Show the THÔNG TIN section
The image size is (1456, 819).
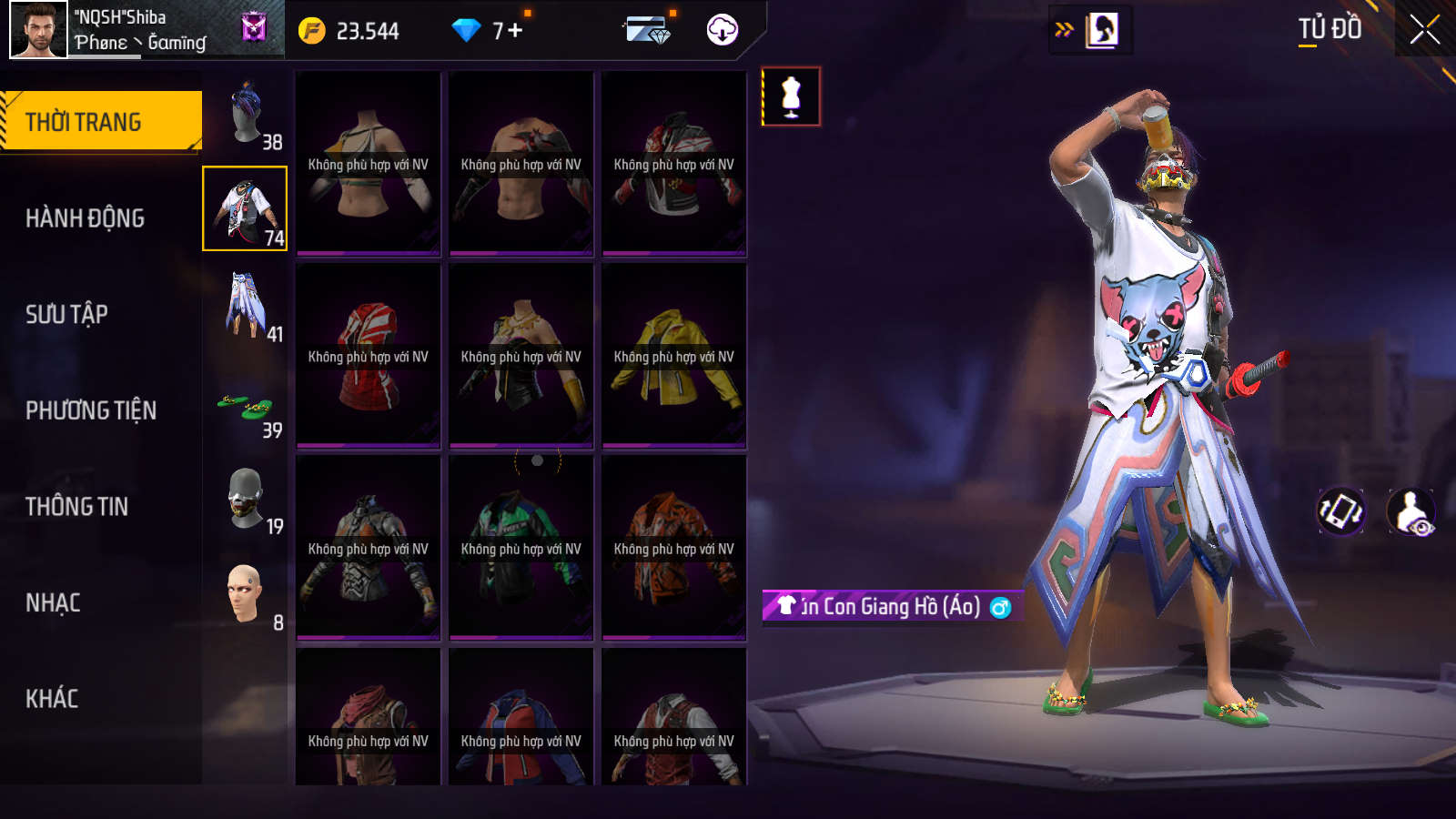[77, 507]
